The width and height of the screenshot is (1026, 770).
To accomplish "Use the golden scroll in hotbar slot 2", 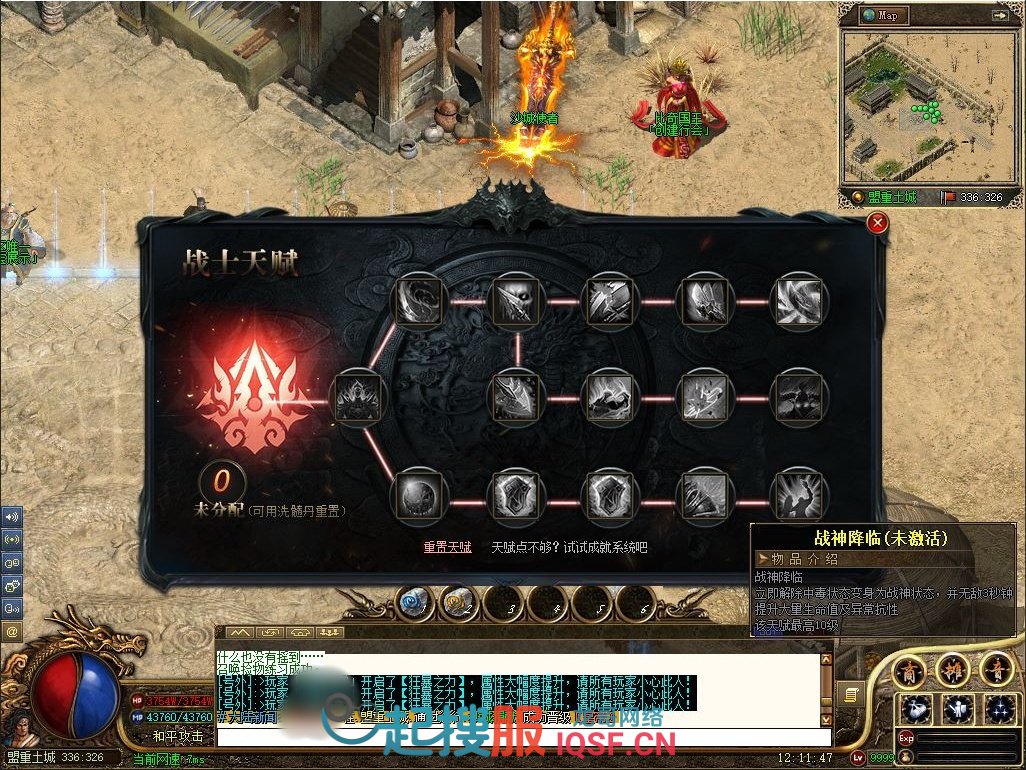I will click(x=459, y=603).
